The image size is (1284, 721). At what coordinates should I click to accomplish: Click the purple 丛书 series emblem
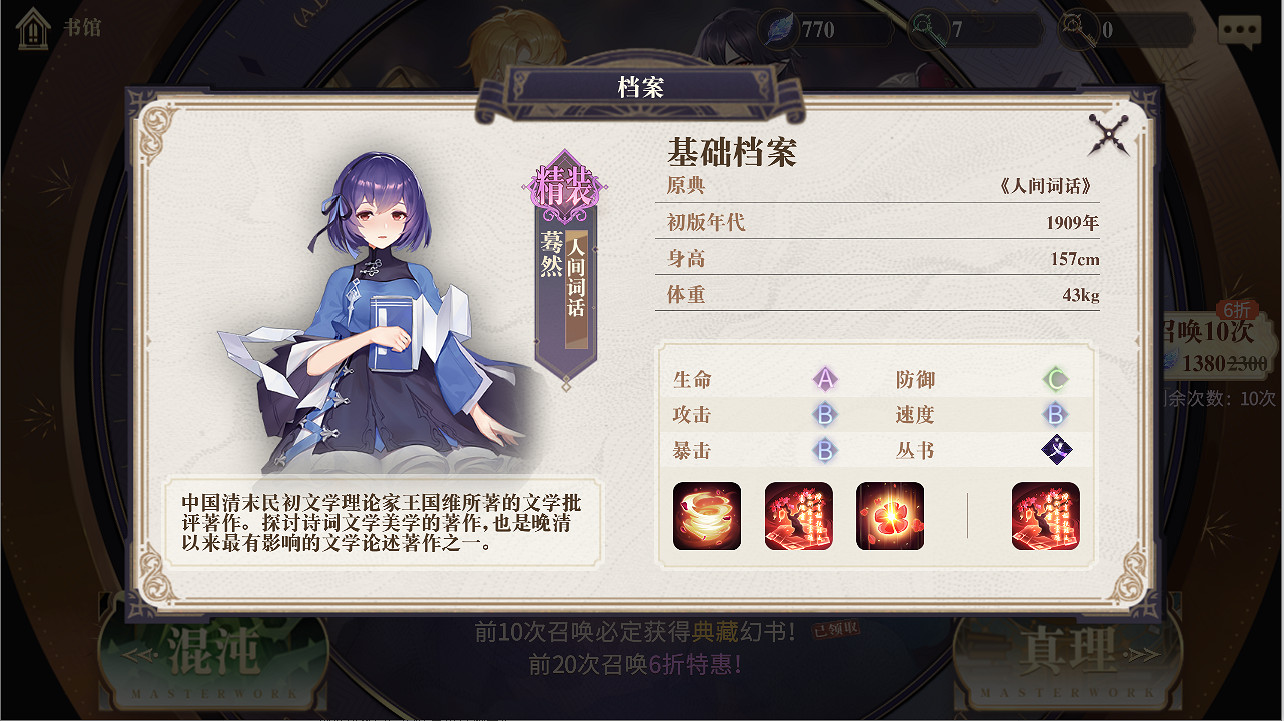(1056, 451)
